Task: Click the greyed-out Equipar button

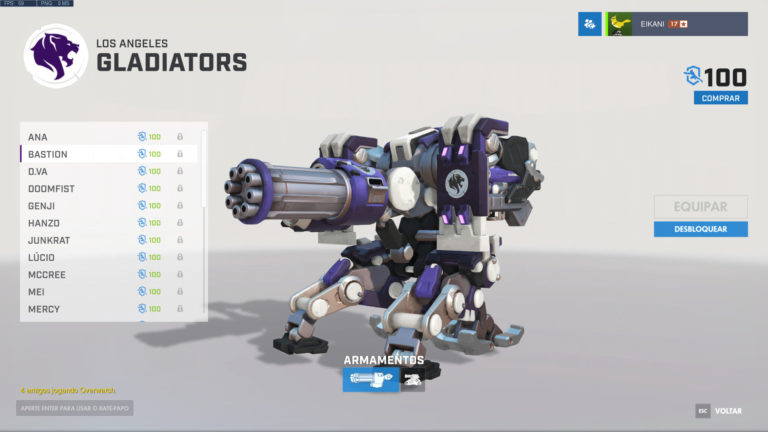Action: pos(700,207)
